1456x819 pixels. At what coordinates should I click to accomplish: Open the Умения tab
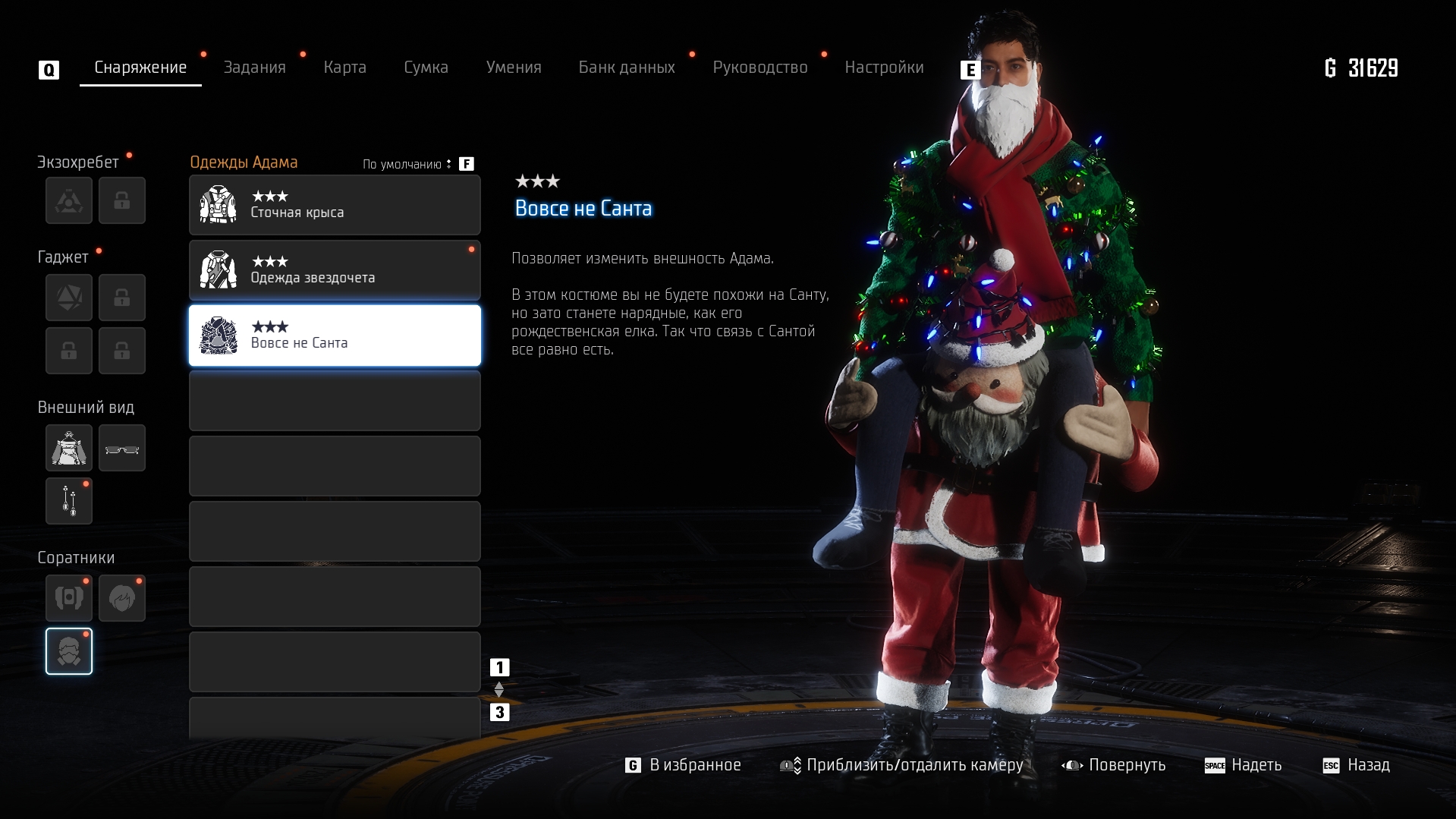[x=514, y=68]
